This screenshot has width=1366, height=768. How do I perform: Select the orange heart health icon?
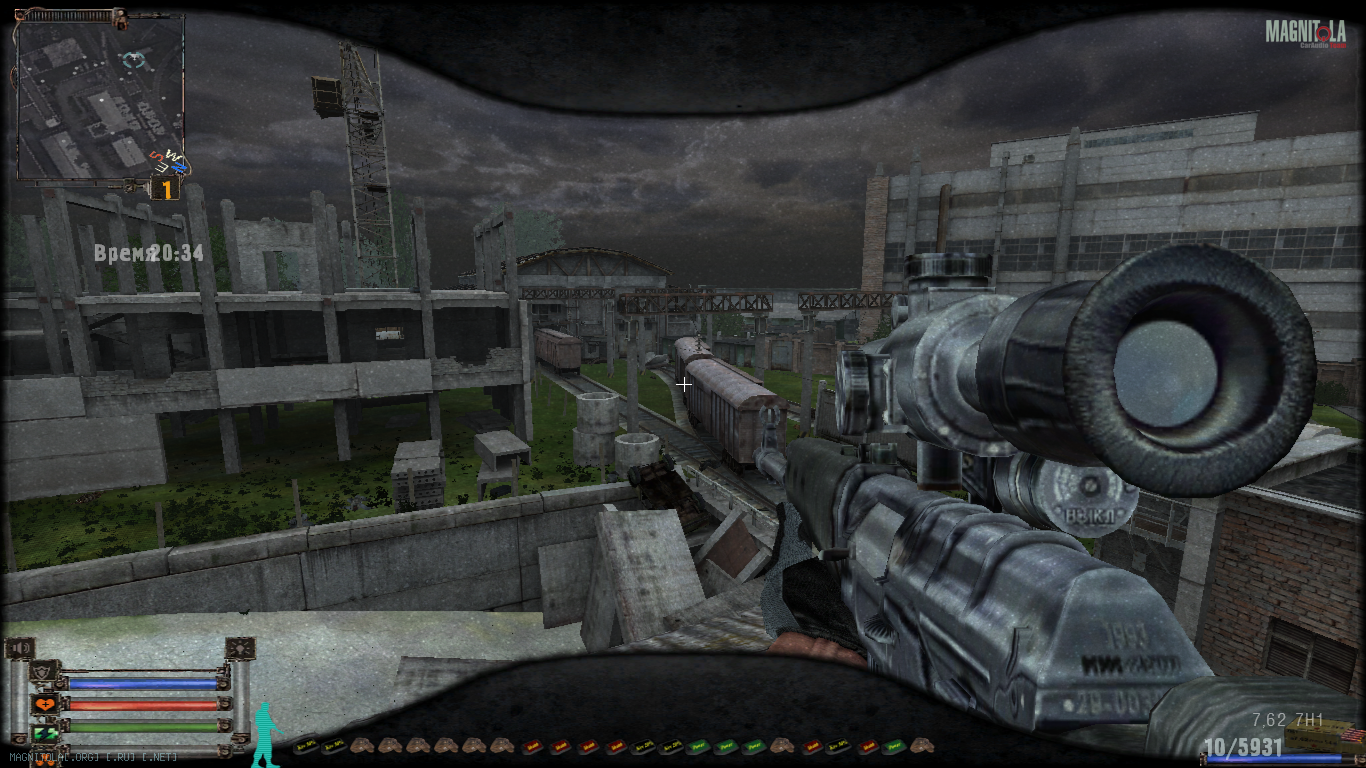tap(44, 705)
